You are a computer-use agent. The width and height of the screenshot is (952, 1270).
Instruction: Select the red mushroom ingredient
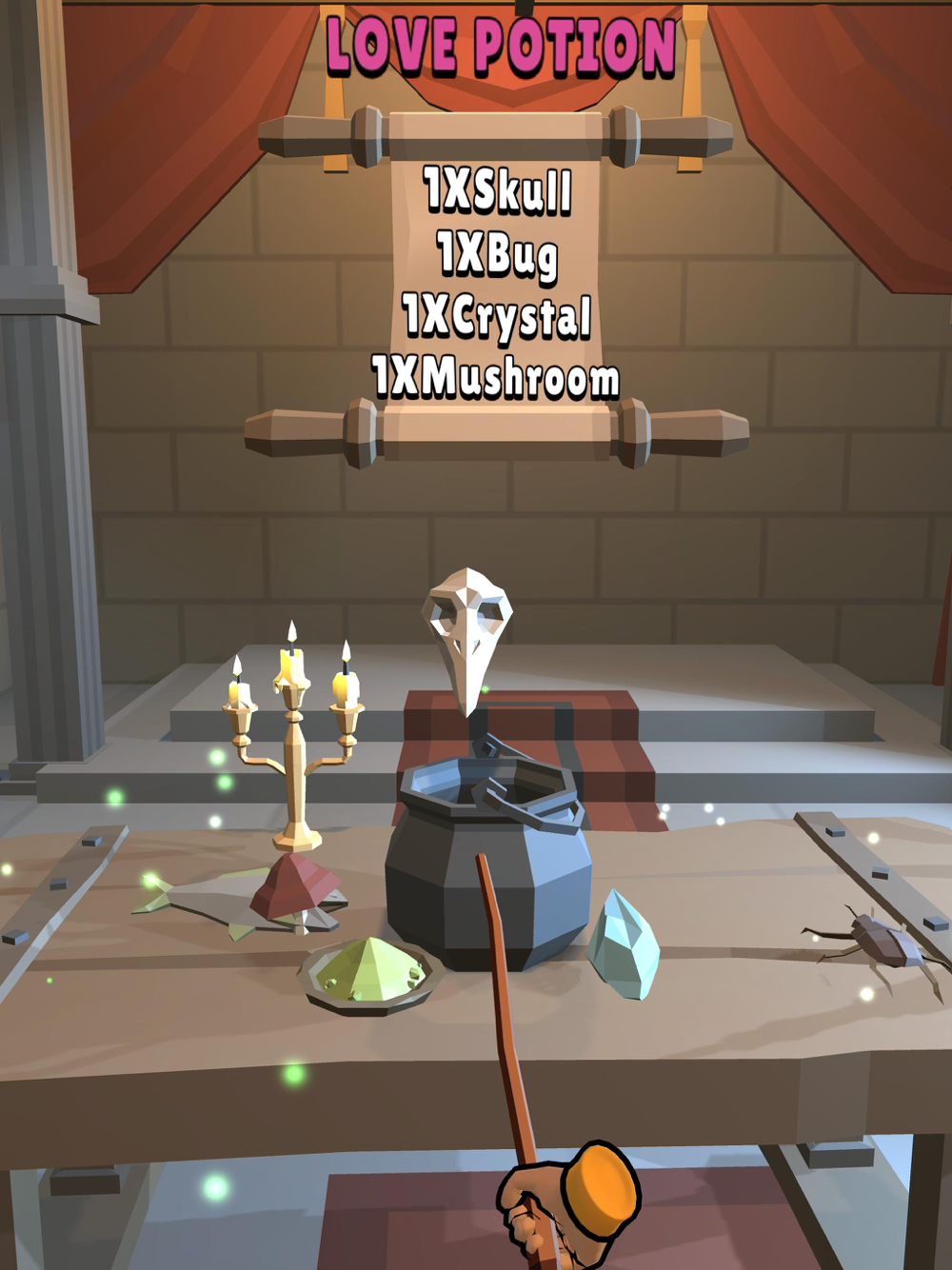click(295, 886)
